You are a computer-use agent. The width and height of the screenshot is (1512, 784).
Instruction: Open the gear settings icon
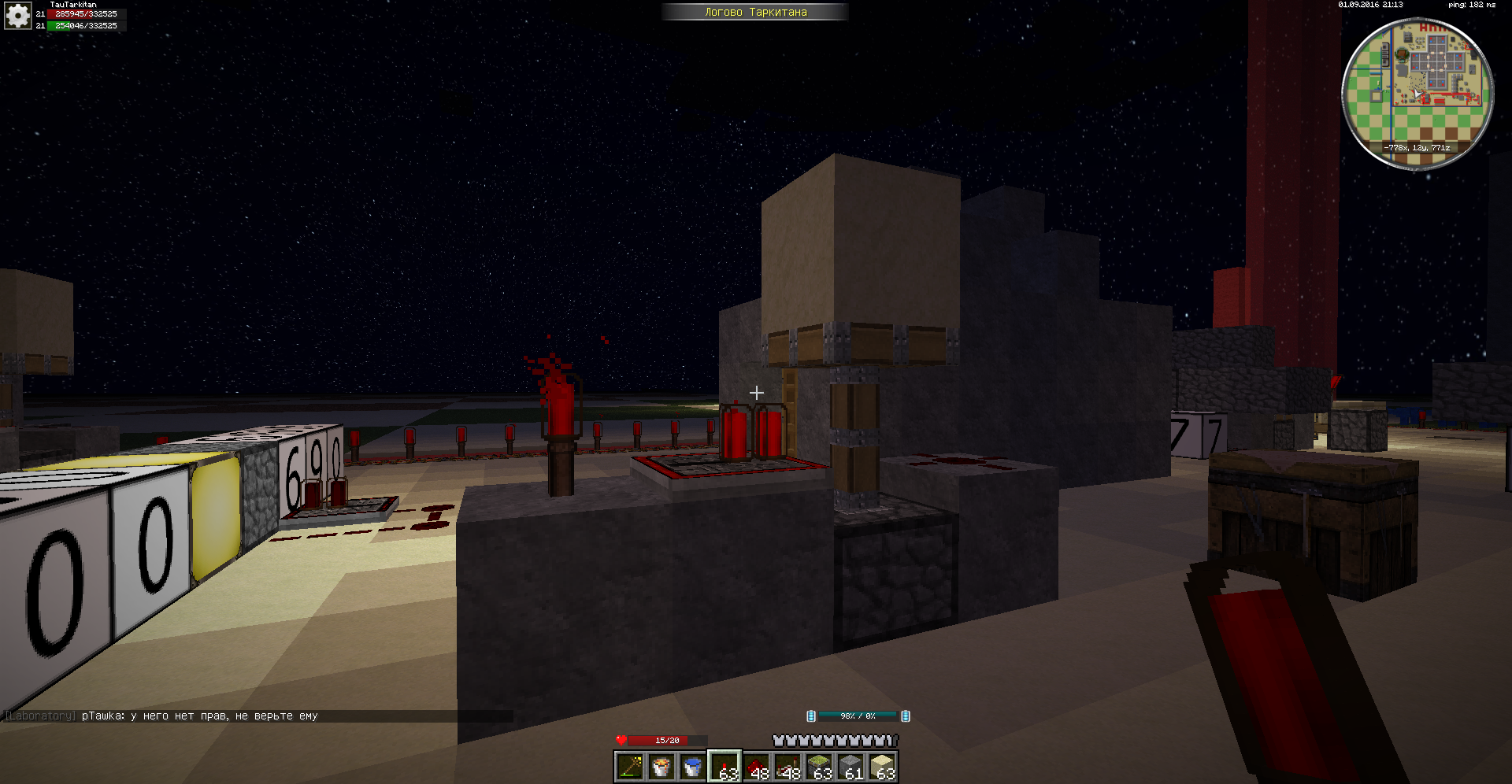[17, 15]
